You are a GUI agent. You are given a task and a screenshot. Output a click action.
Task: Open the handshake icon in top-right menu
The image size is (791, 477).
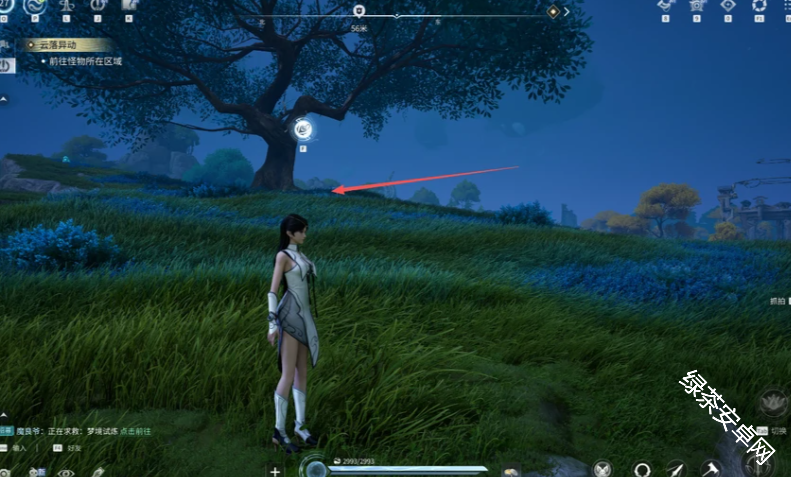coord(665,5)
